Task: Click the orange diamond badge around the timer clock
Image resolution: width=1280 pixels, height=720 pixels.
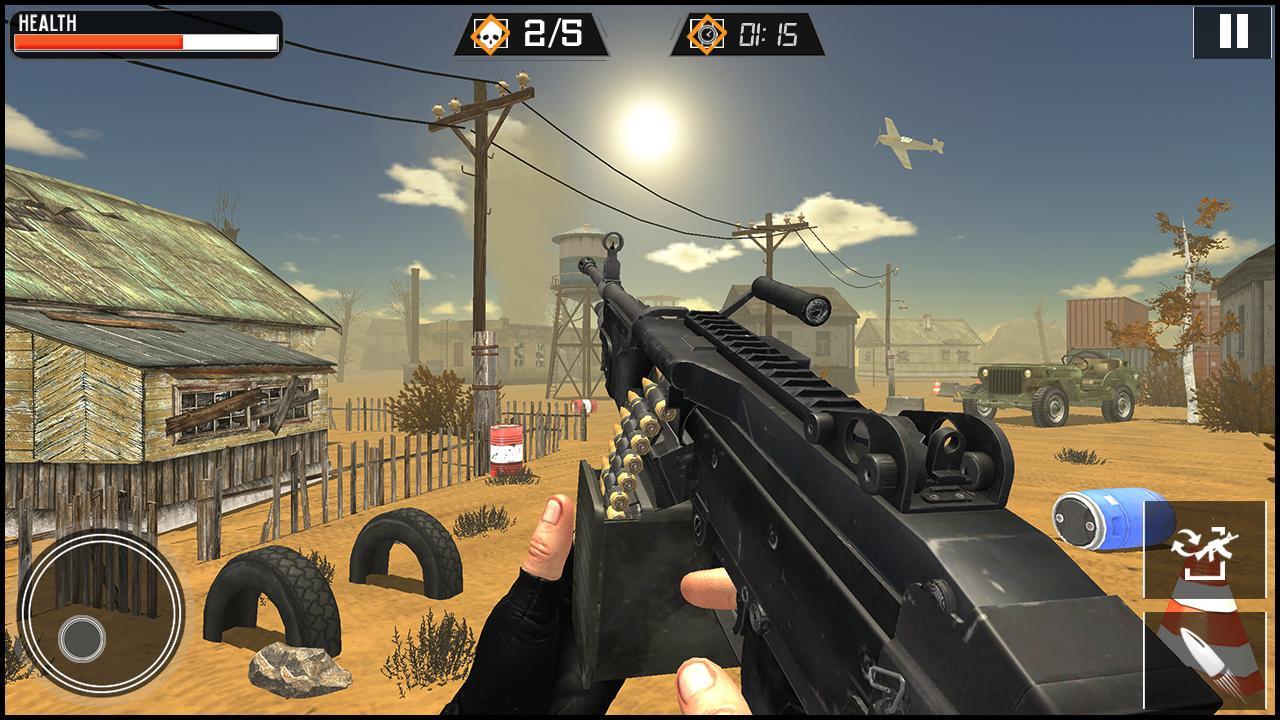Action: (710, 34)
